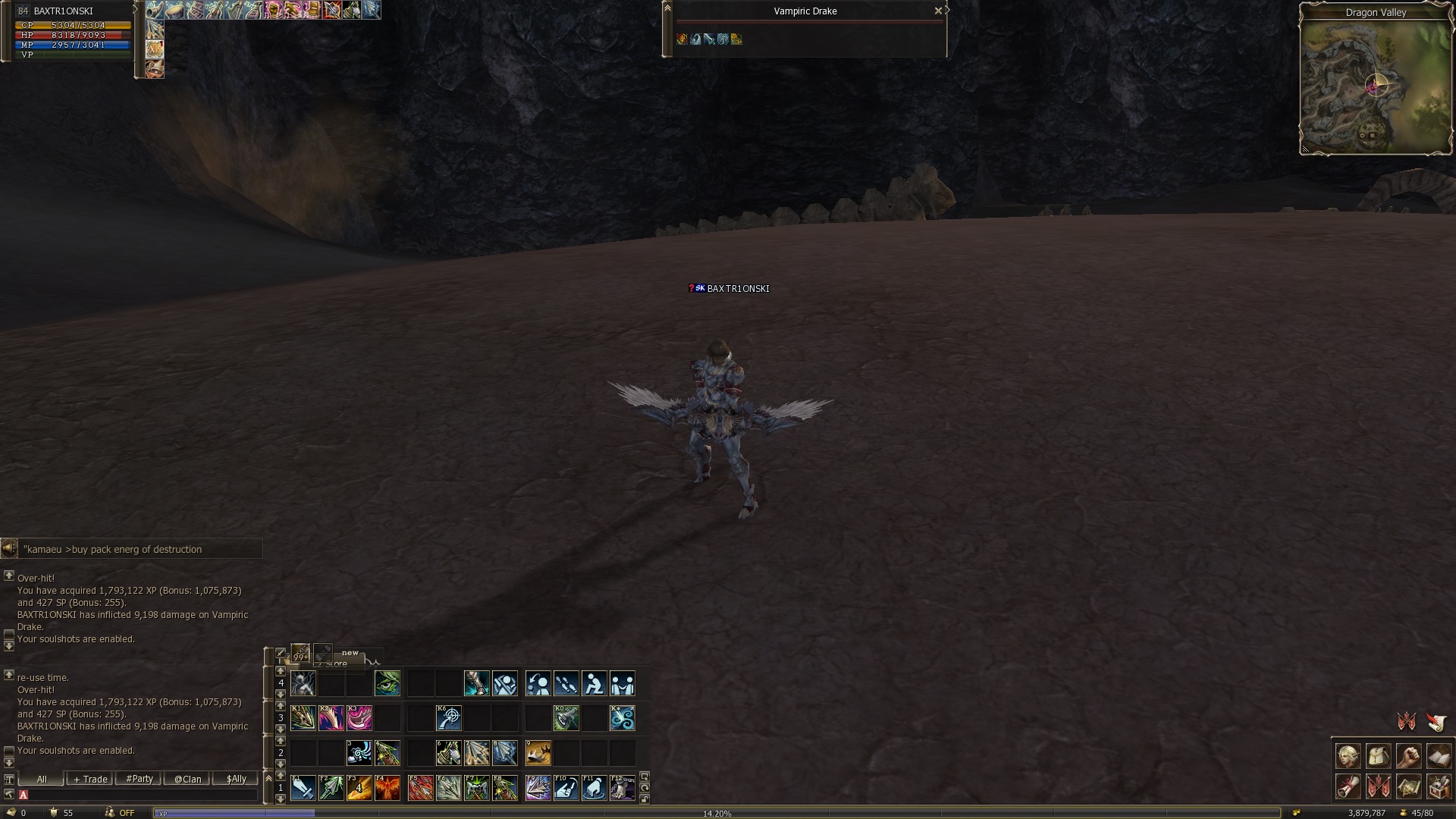Open the skills book icon

[x=1439, y=756]
